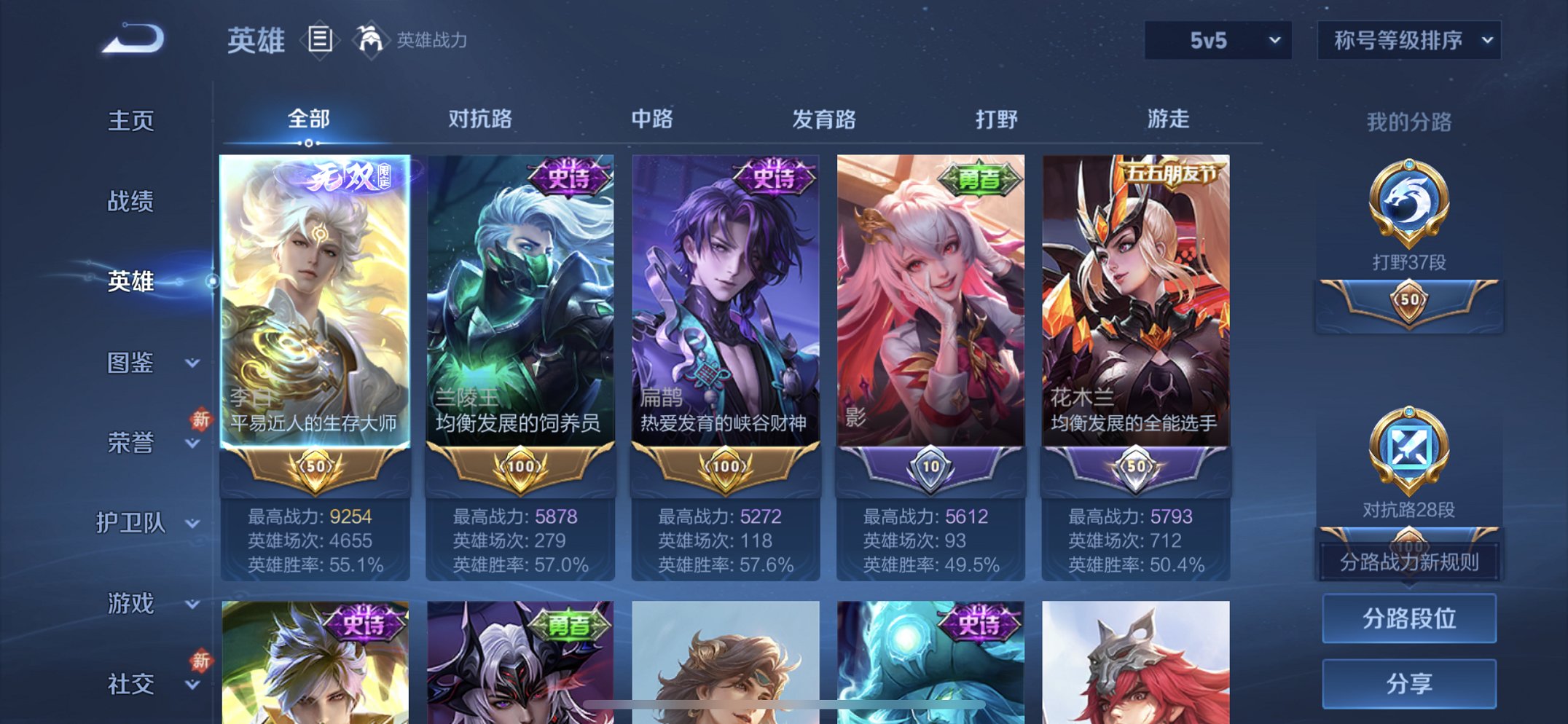The height and width of the screenshot is (724, 1568).
Task: Click the 分路段位 button
Action: click(x=1409, y=616)
